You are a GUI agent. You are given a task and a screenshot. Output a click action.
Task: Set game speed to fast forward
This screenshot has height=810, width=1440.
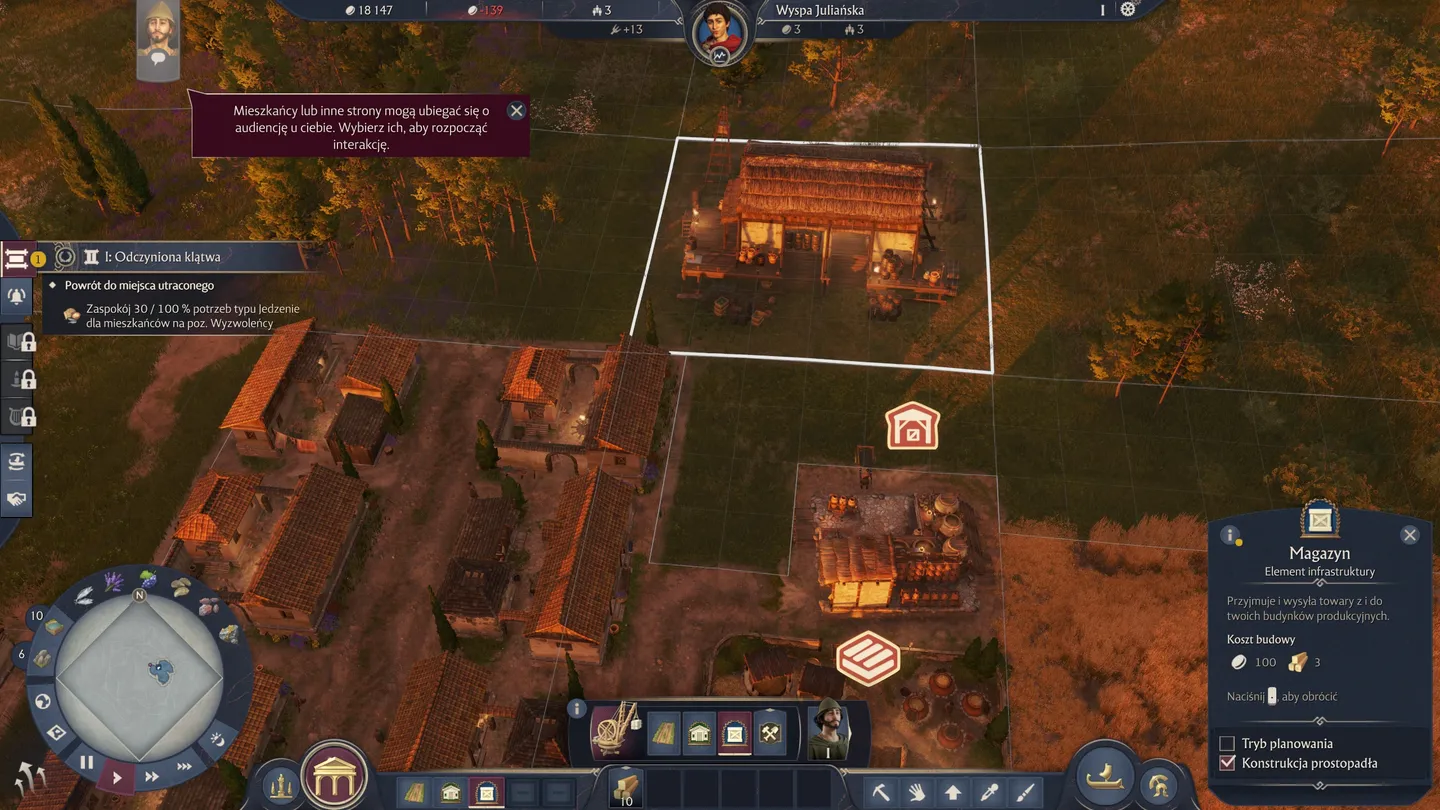[152, 776]
